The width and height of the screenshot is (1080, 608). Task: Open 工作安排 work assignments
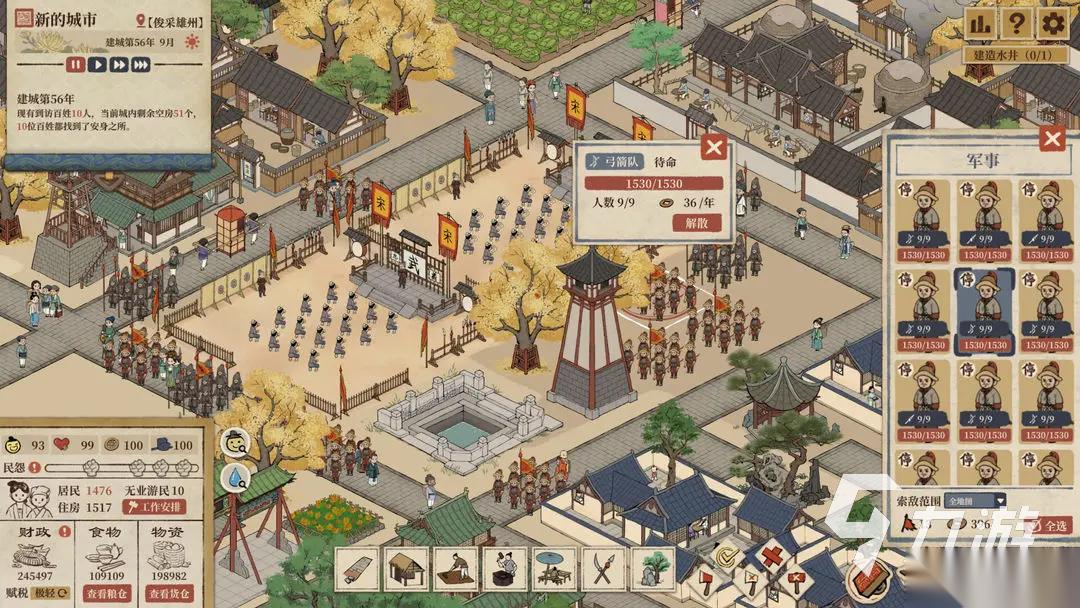(154, 508)
